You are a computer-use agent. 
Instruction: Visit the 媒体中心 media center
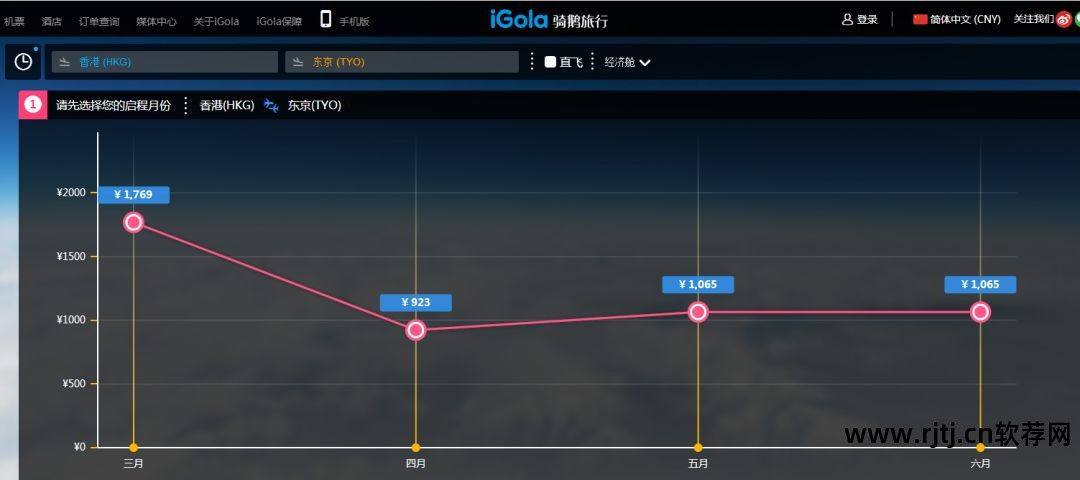156,21
